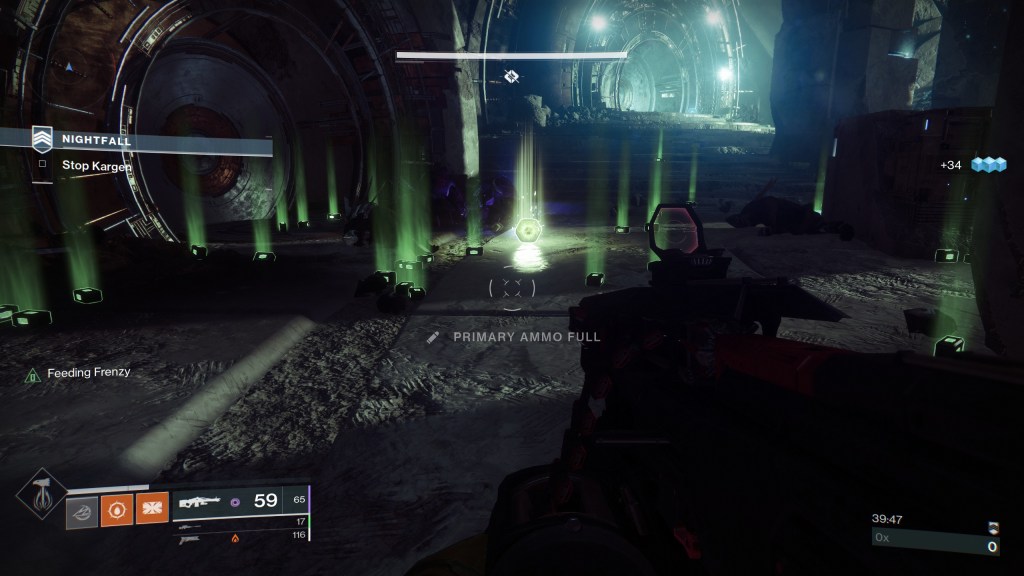Trigger the orange melee ability icon
The height and width of the screenshot is (576, 1024).
(x=152, y=509)
